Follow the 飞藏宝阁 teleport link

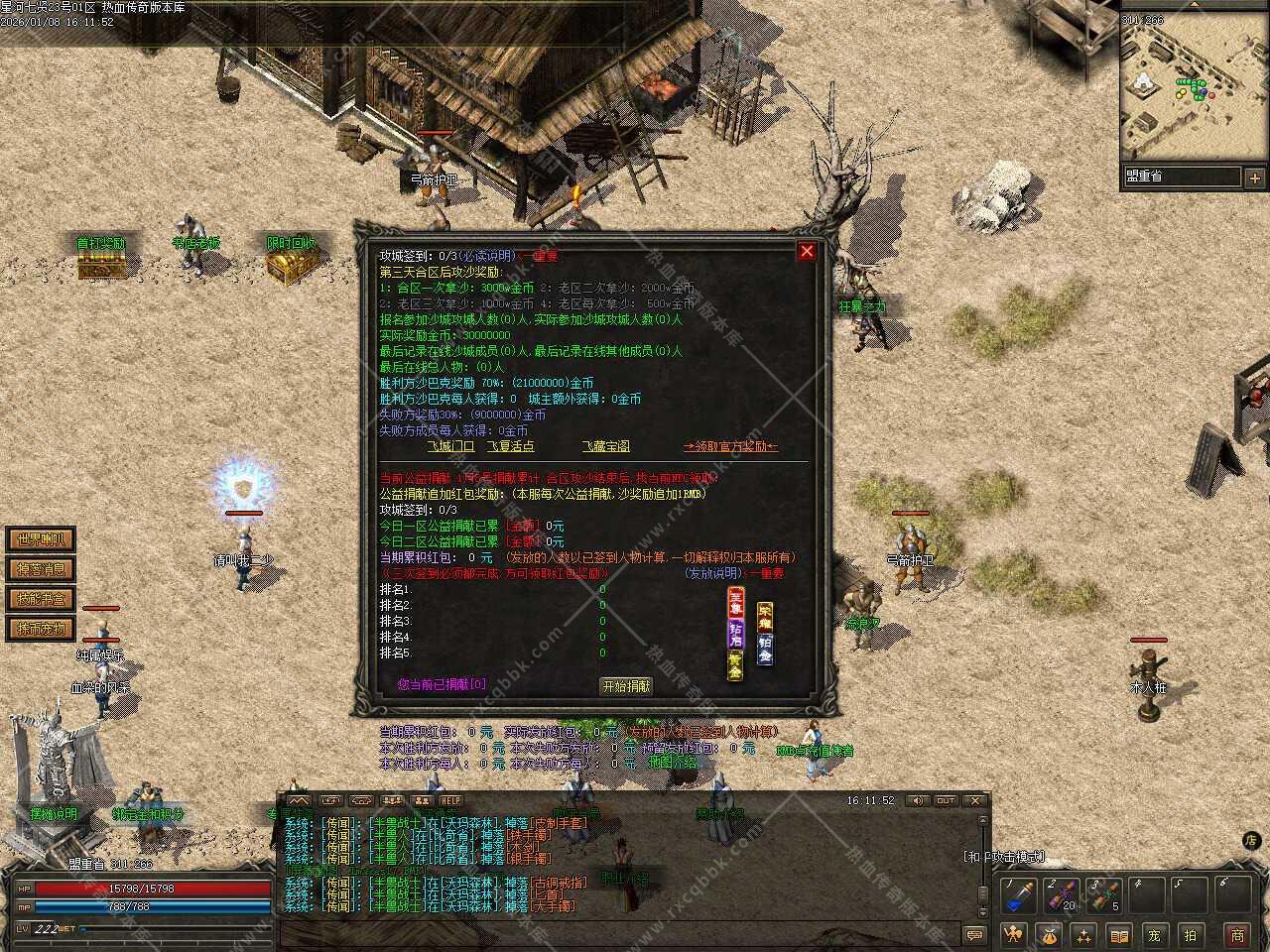(605, 446)
